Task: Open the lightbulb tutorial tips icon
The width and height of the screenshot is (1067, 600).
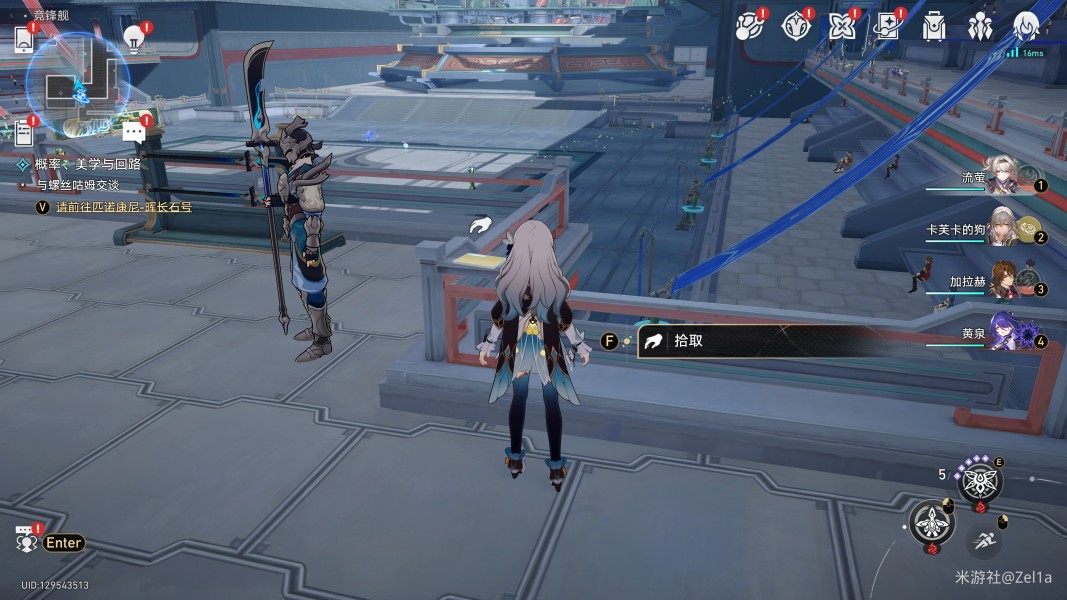Action: point(133,38)
